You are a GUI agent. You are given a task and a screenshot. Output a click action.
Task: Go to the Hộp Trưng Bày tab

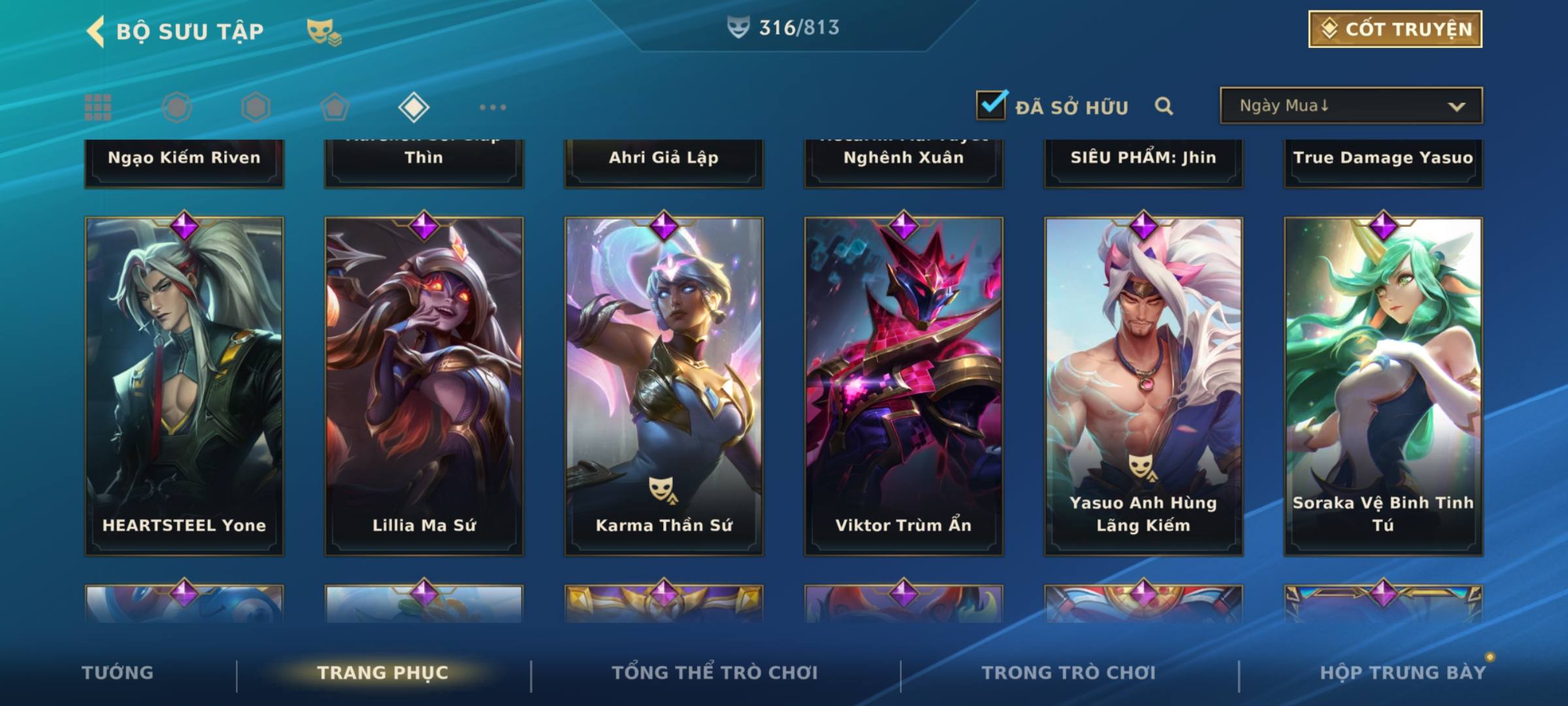pos(1403,673)
